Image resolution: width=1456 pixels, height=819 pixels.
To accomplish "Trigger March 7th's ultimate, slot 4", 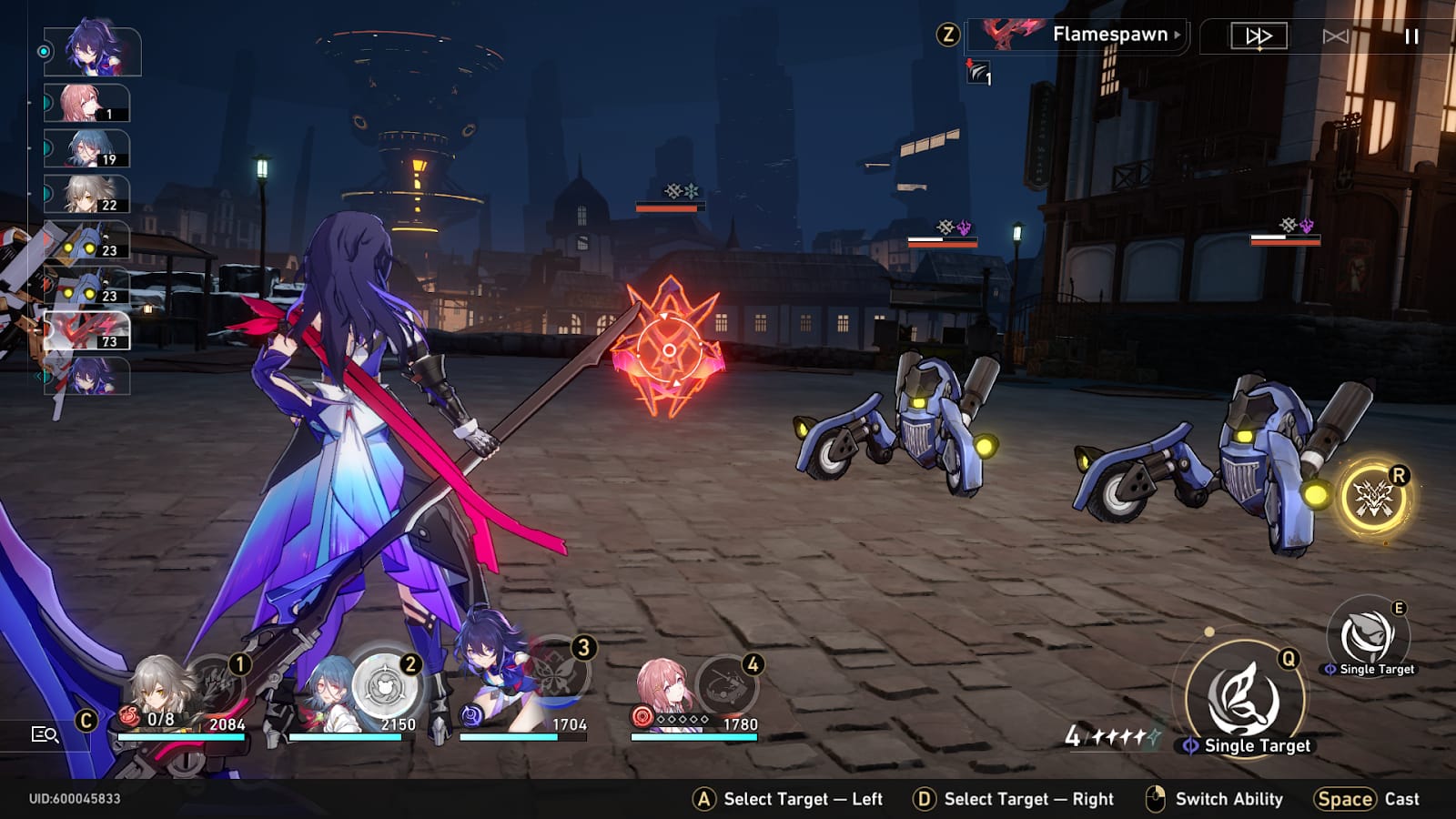I will click(x=727, y=685).
